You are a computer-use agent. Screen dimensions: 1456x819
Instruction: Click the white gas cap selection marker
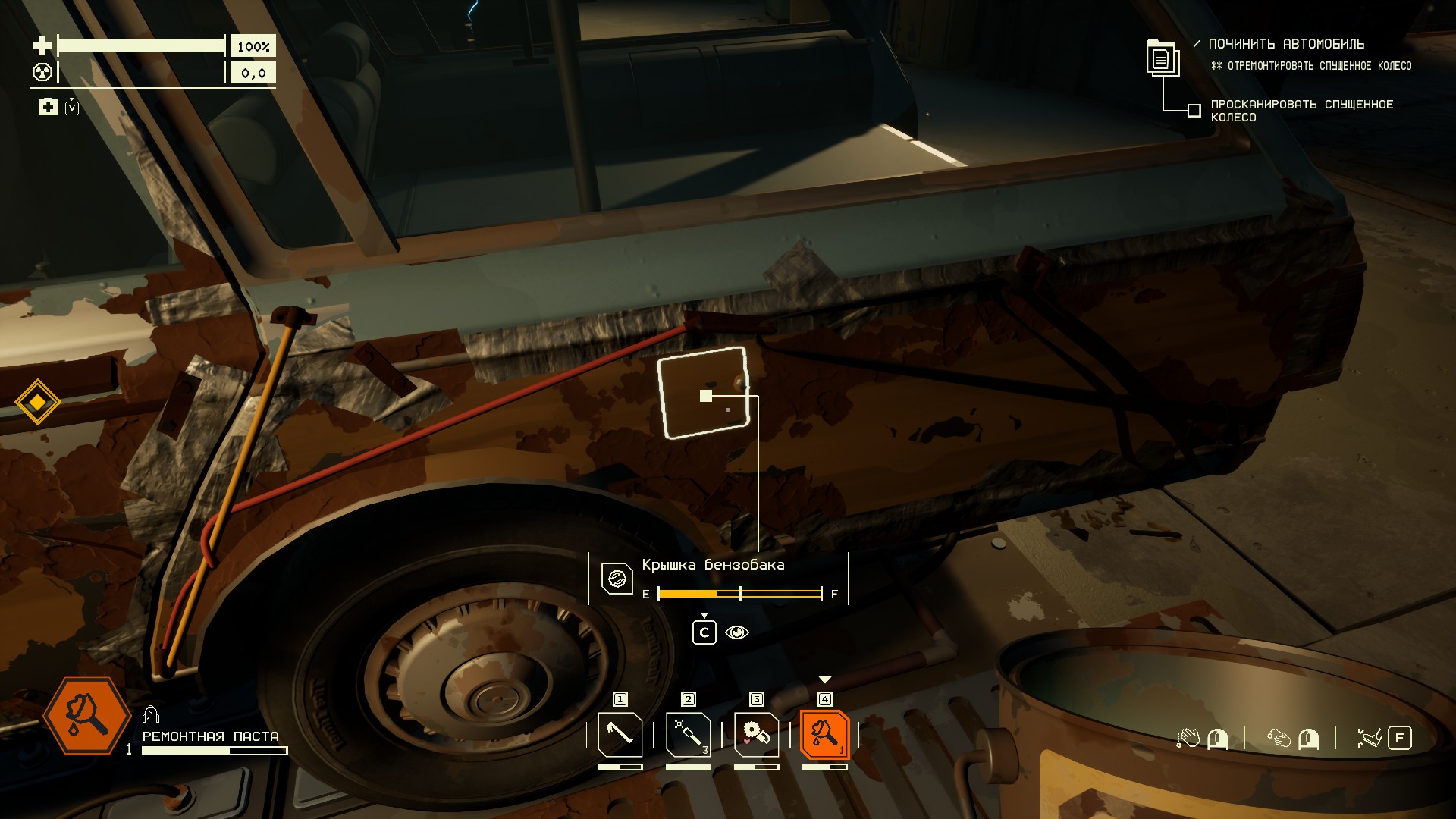click(706, 396)
